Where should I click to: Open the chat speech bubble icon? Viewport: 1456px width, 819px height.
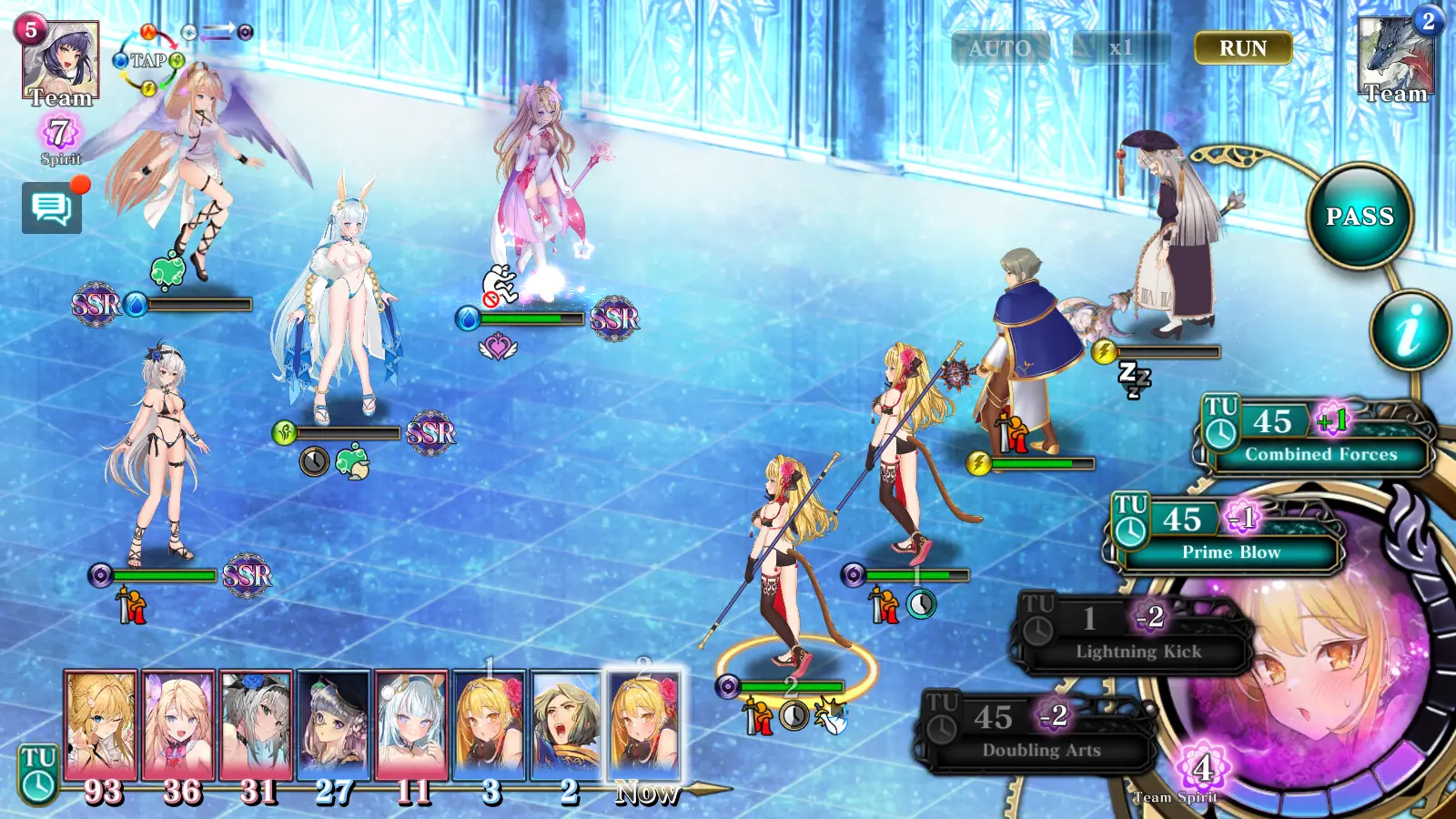(52, 208)
